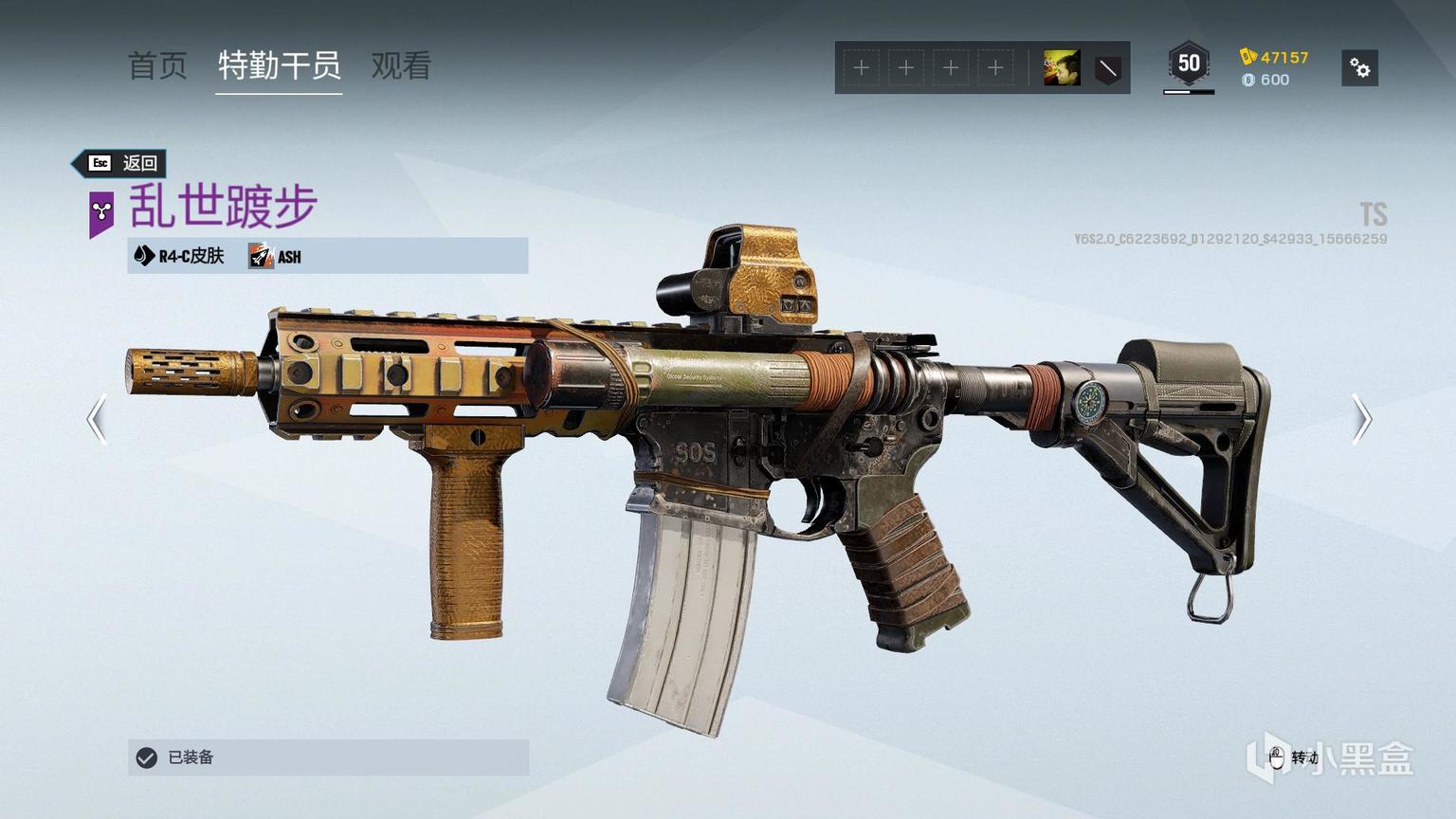The height and width of the screenshot is (819, 1456).
Task: Show the next weapon skin
Action: point(1361,419)
